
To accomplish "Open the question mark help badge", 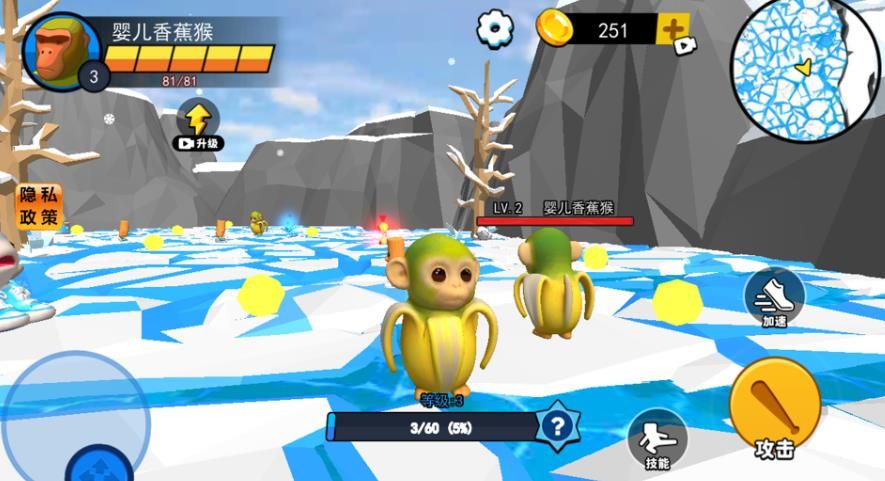I will pos(555,427).
